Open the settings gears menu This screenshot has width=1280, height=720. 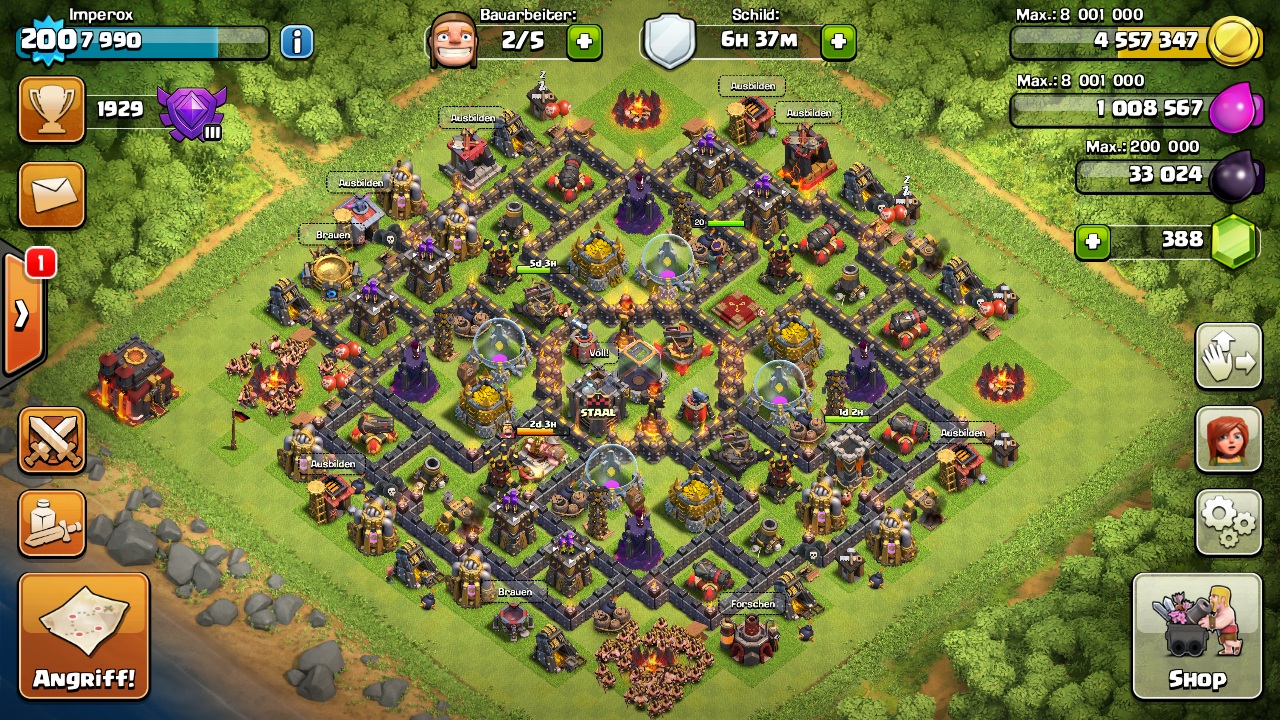tap(1228, 521)
